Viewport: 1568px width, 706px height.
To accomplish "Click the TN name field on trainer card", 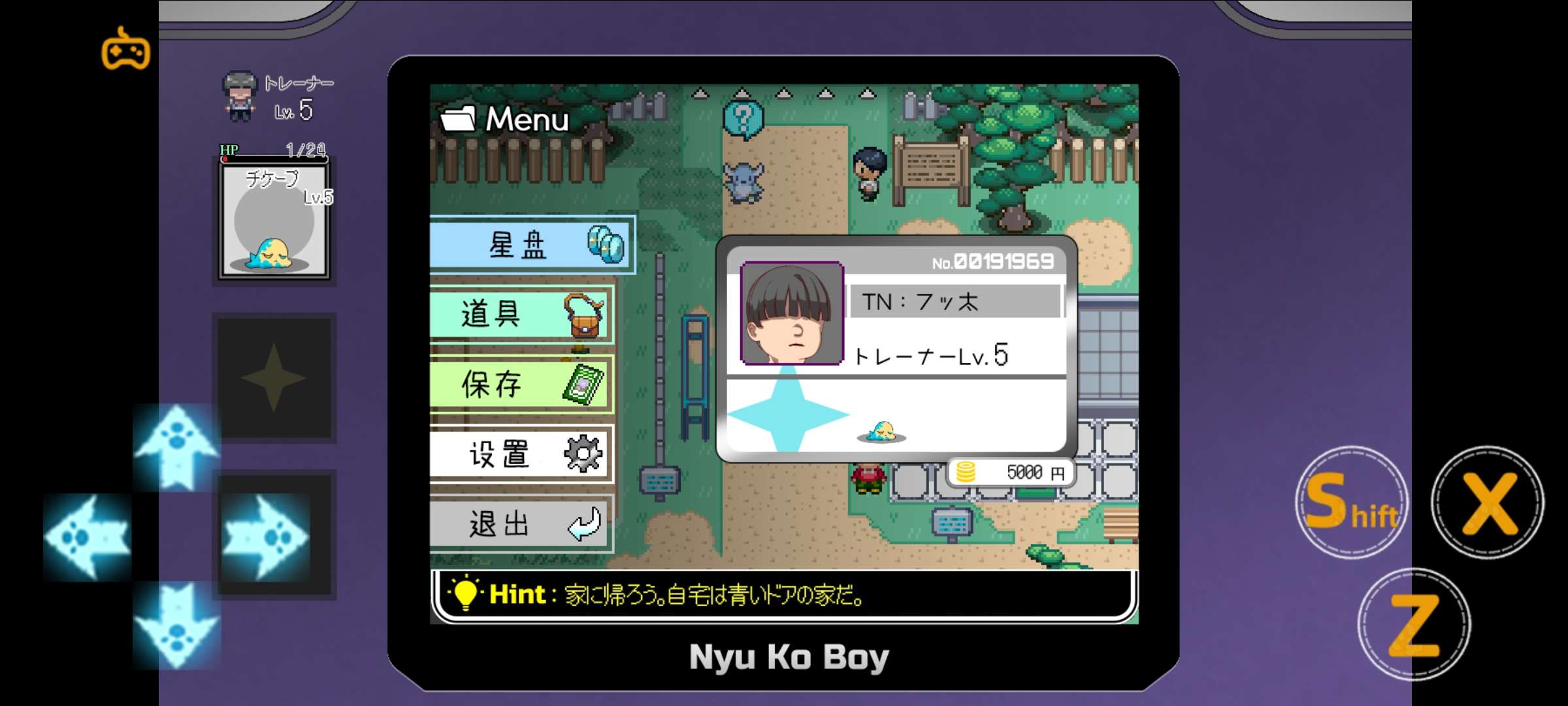I will tap(955, 301).
